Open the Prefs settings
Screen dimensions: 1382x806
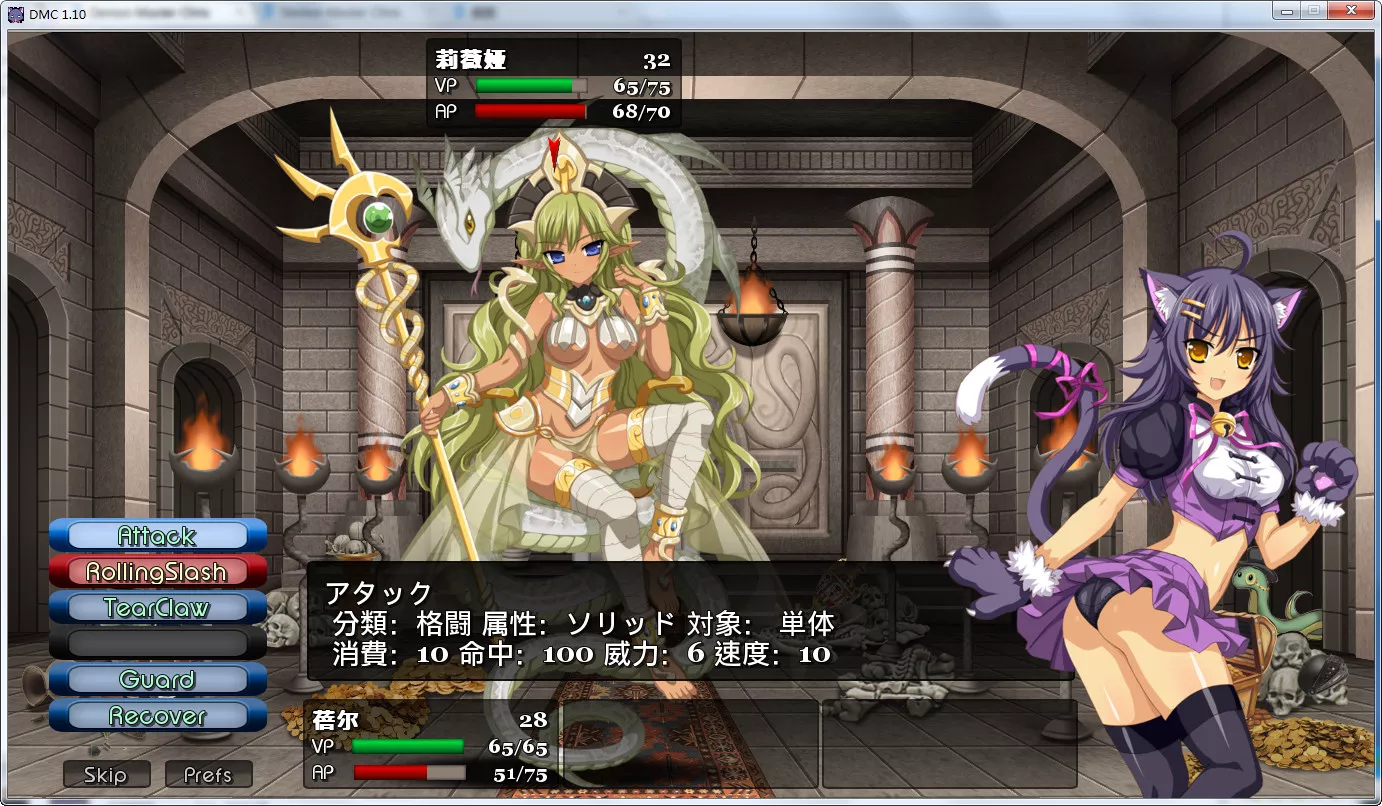pyautogui.click(x=209, y=774)
